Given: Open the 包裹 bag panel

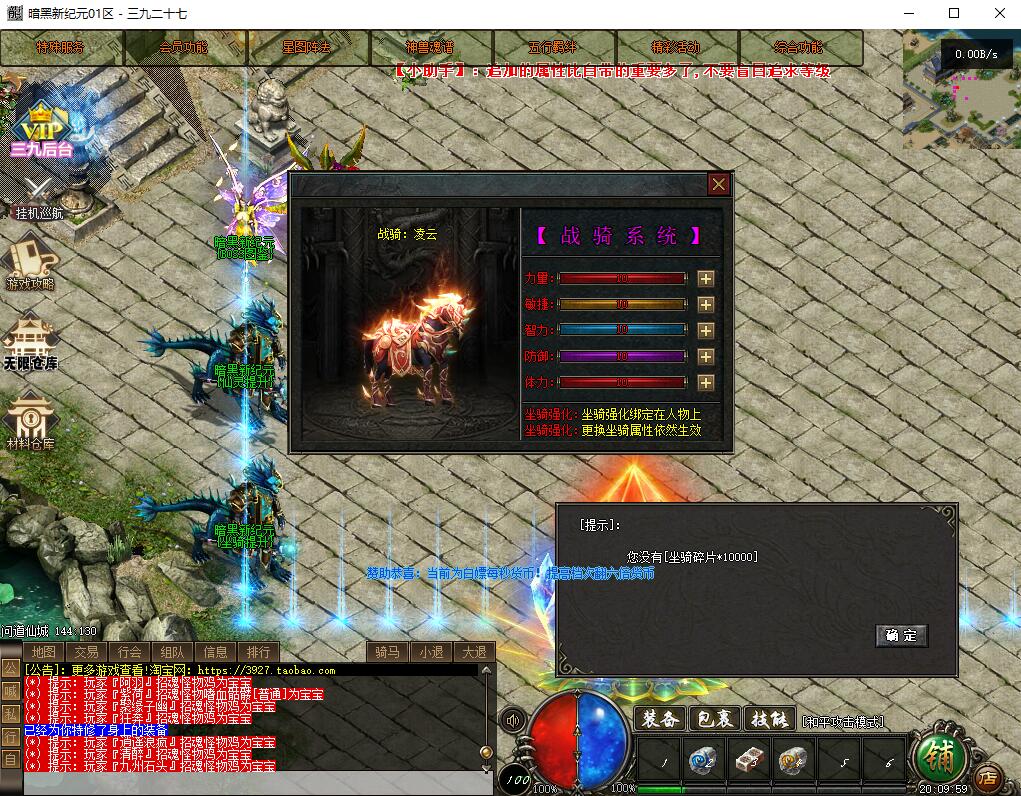Looking at the screenshot, I should [716, 719].
